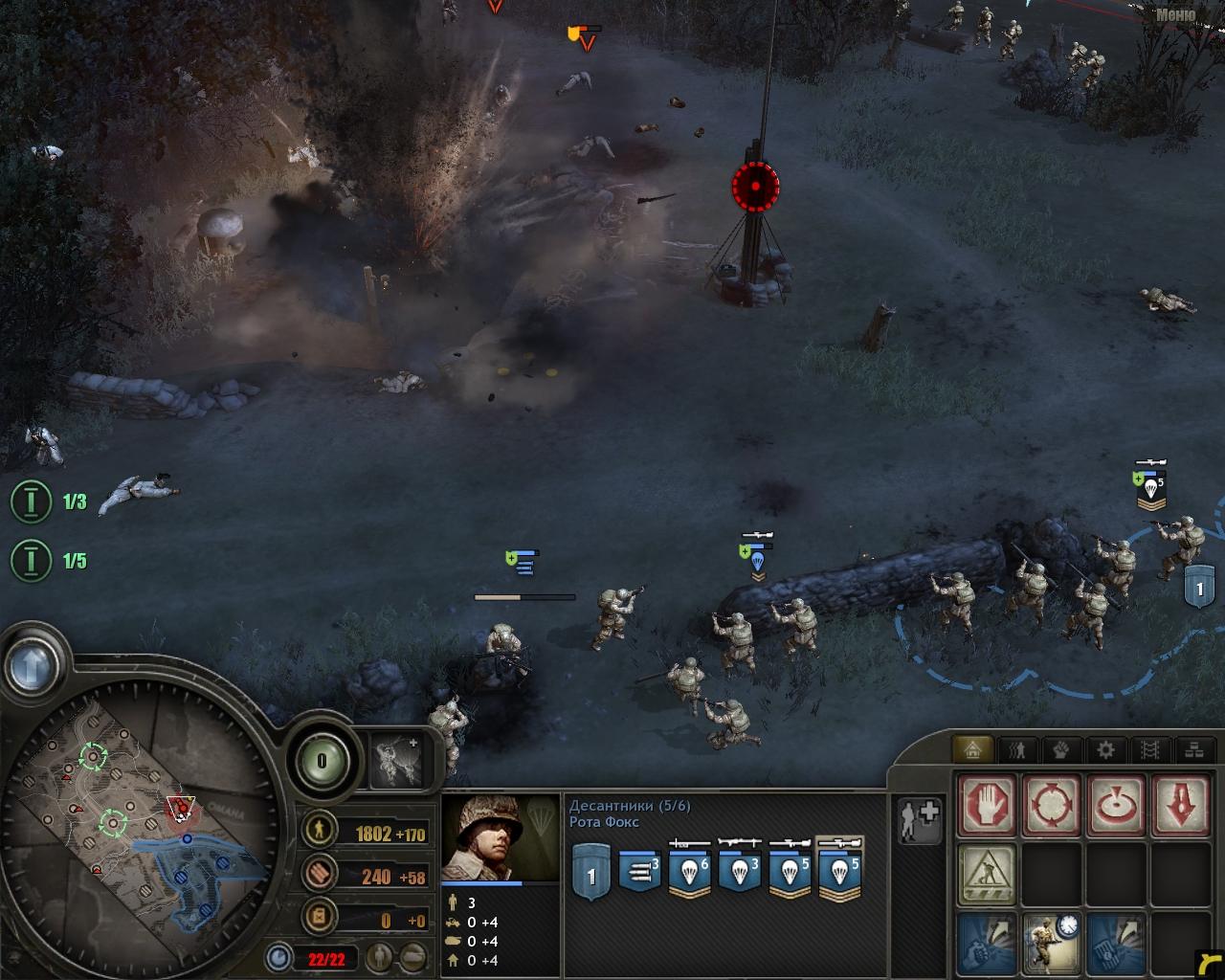Select the paratrooper squad badge showing 6

[690, 872]
